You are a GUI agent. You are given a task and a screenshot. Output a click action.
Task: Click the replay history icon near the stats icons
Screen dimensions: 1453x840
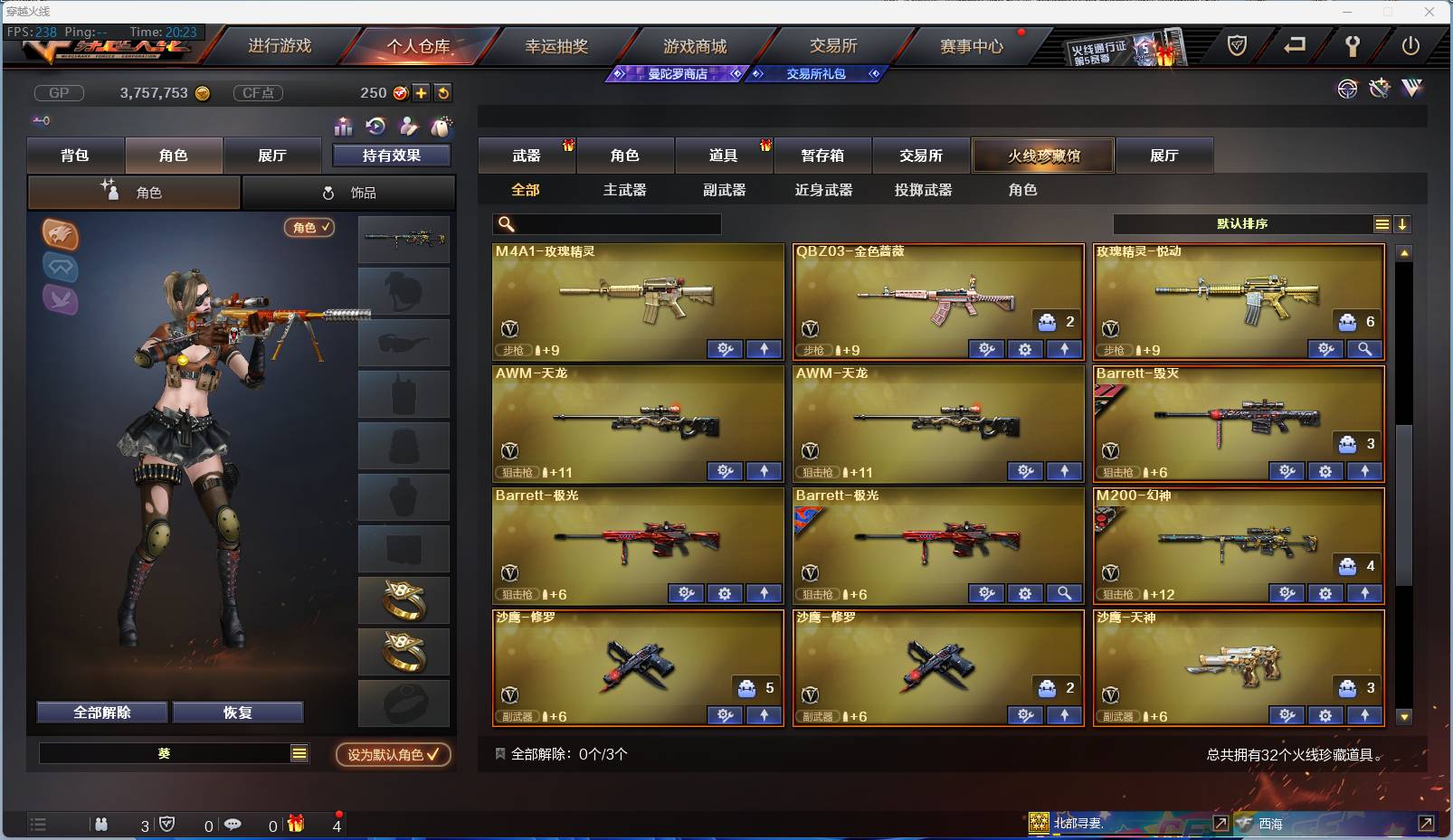coord(374,127)
